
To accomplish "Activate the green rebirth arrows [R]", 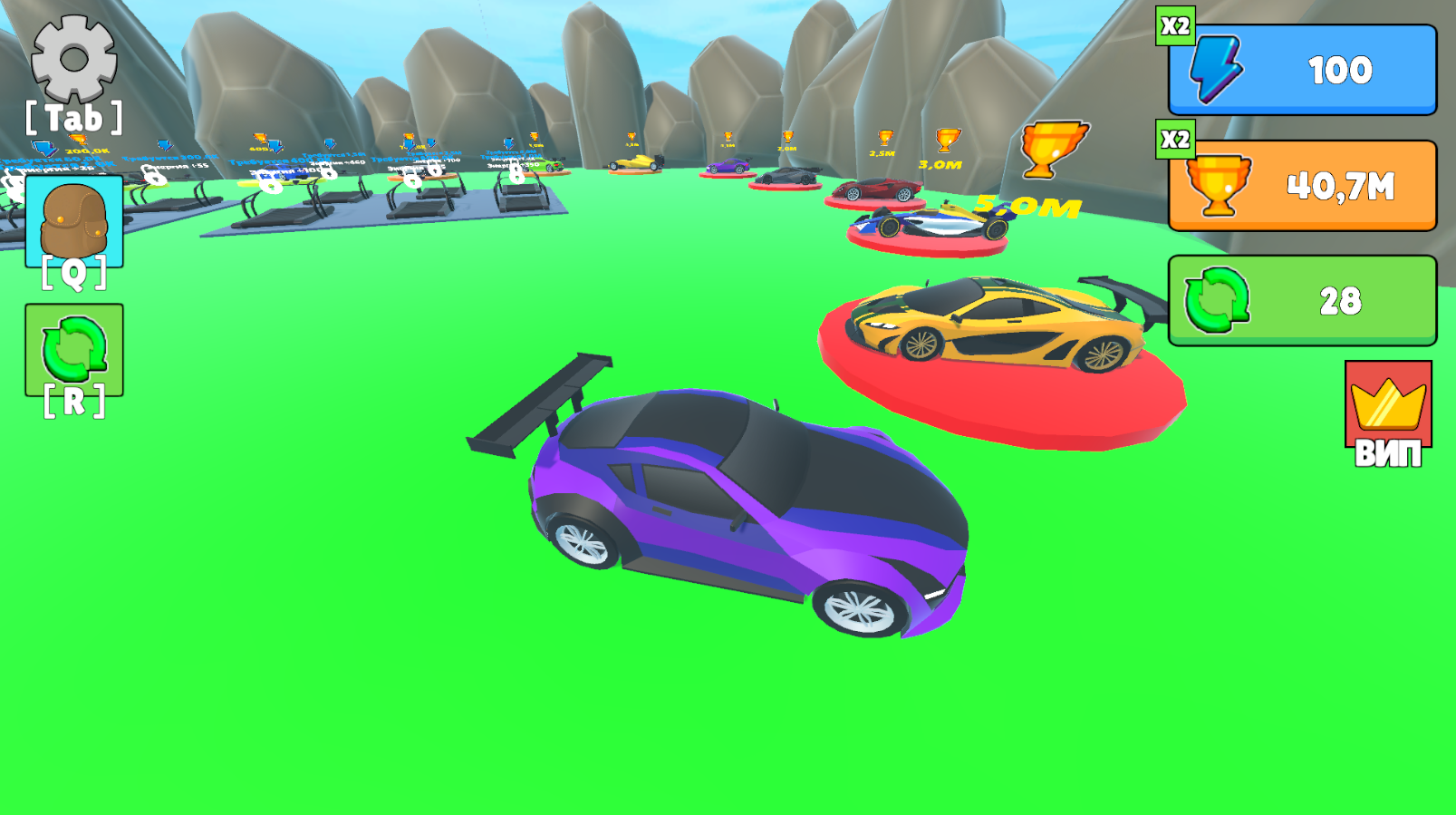I will [74, 349].
